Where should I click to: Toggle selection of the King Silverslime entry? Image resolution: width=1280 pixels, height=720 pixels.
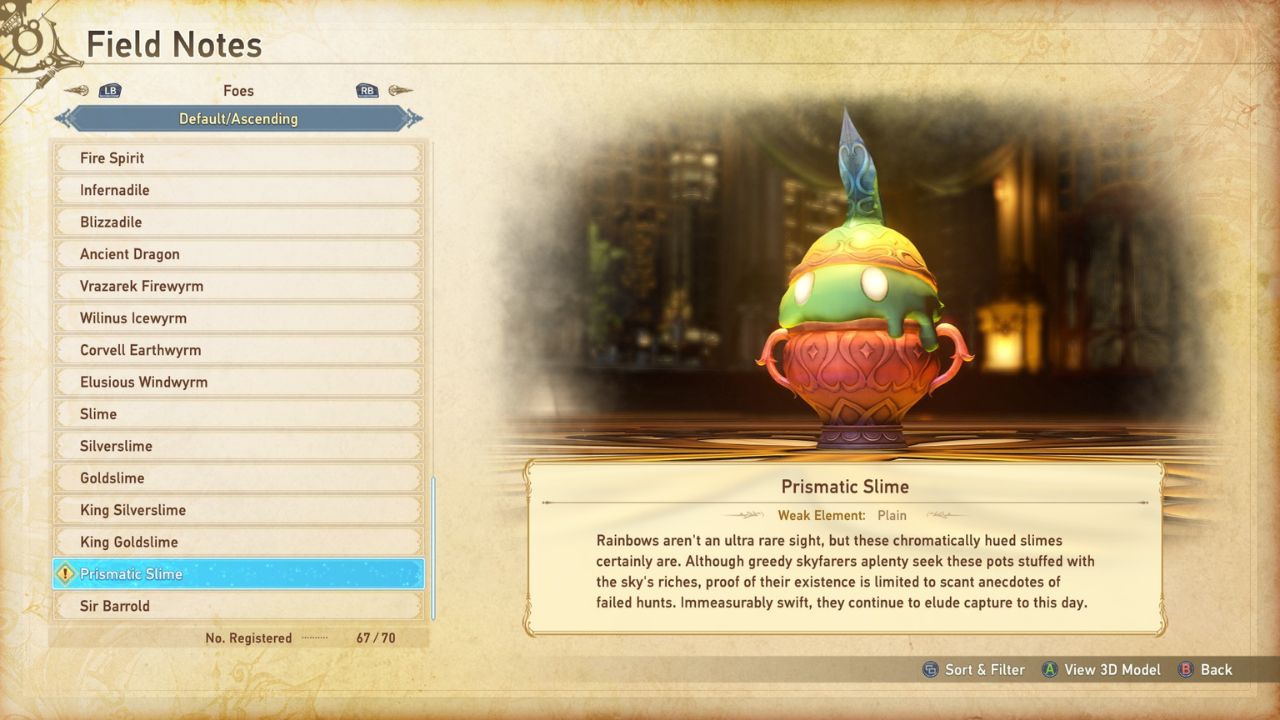(x=238, y=510)
